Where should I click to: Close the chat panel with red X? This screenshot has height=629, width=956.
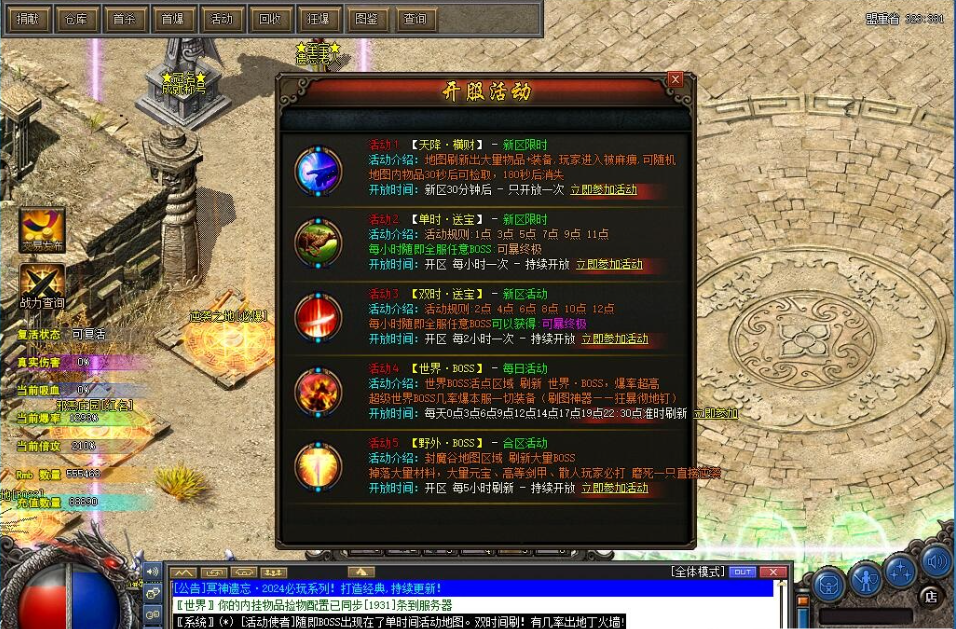click(x=772, y=572)
